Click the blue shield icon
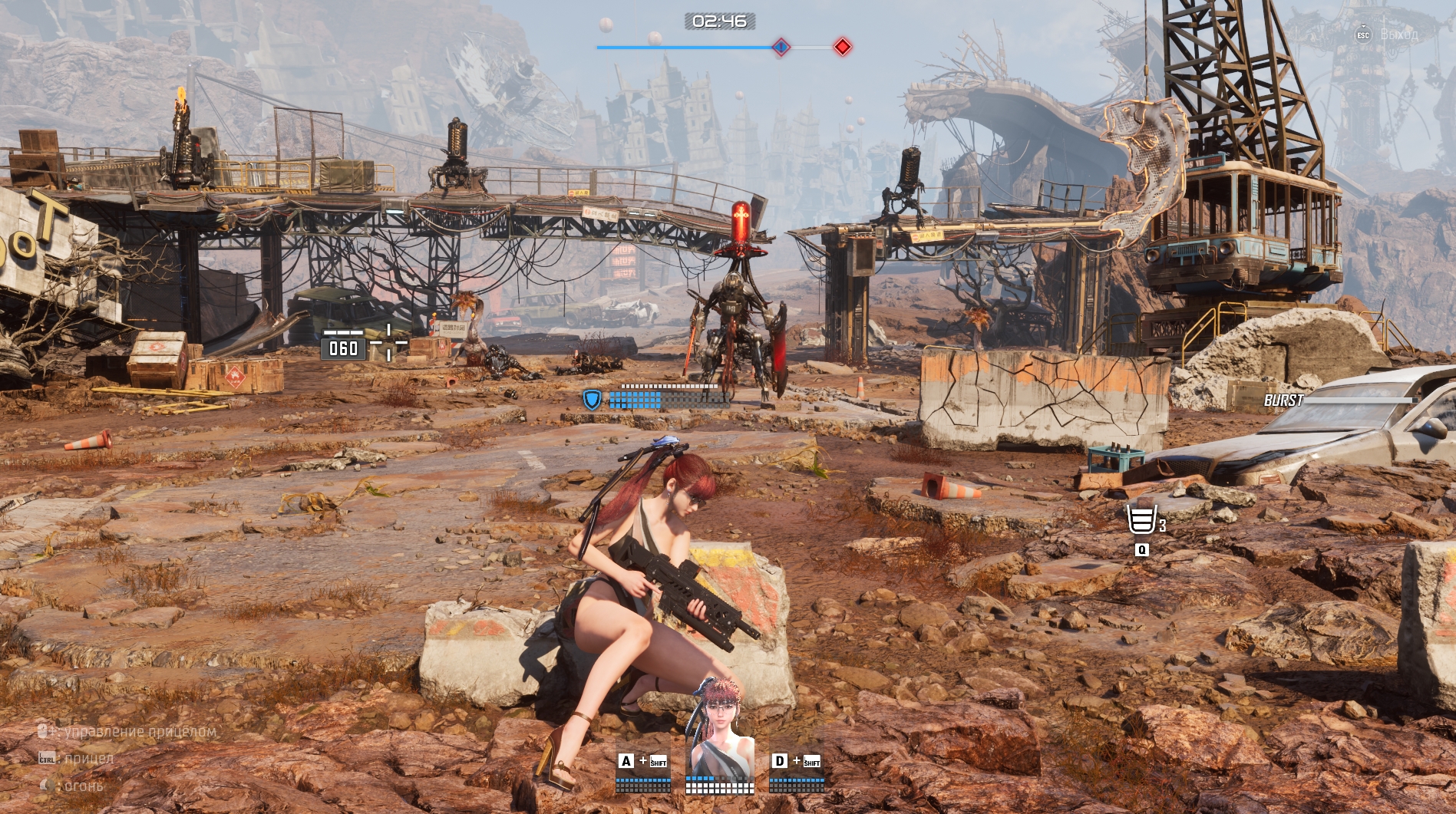 point(592,400)
